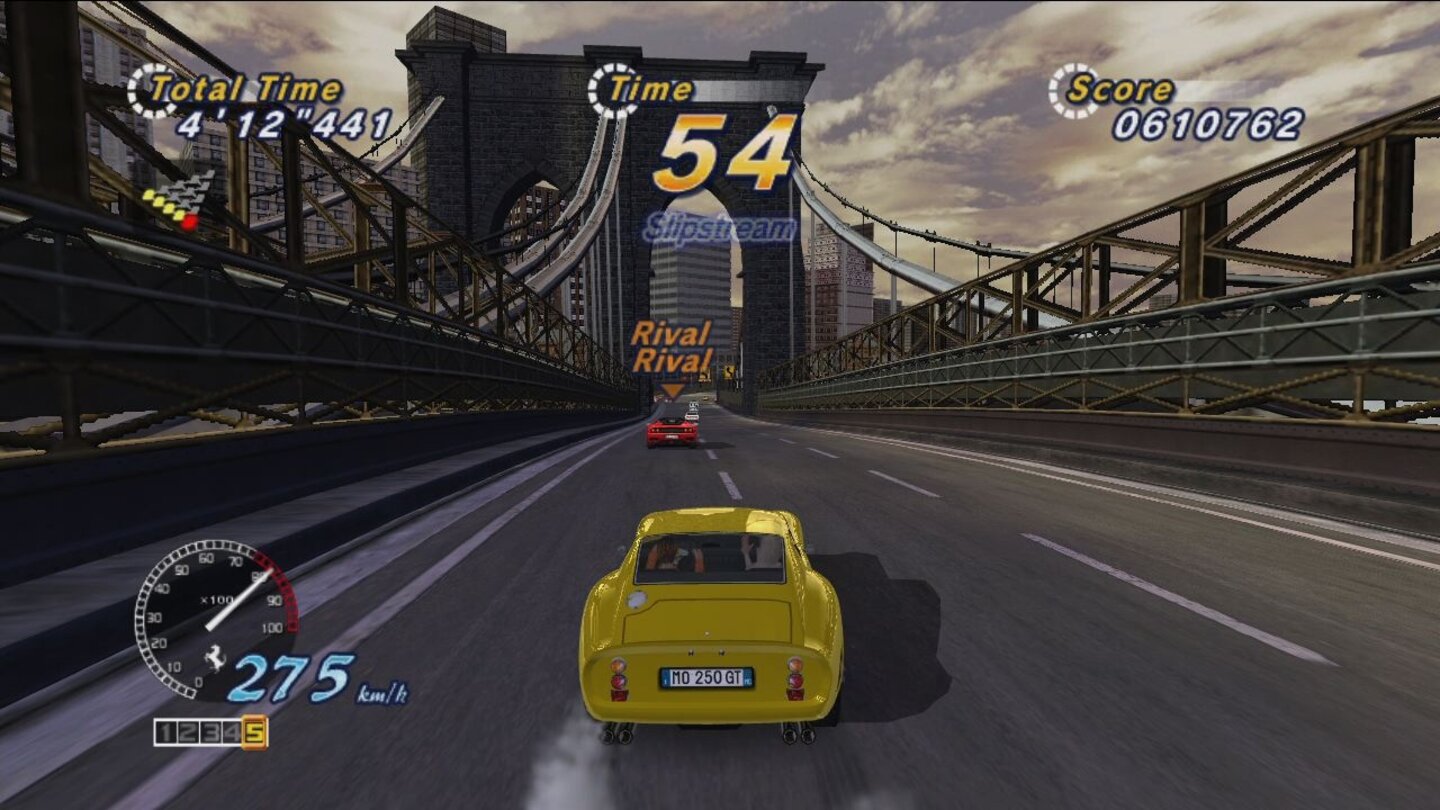
Task: Collapse the upper Rival label
Action: (673, 331)
